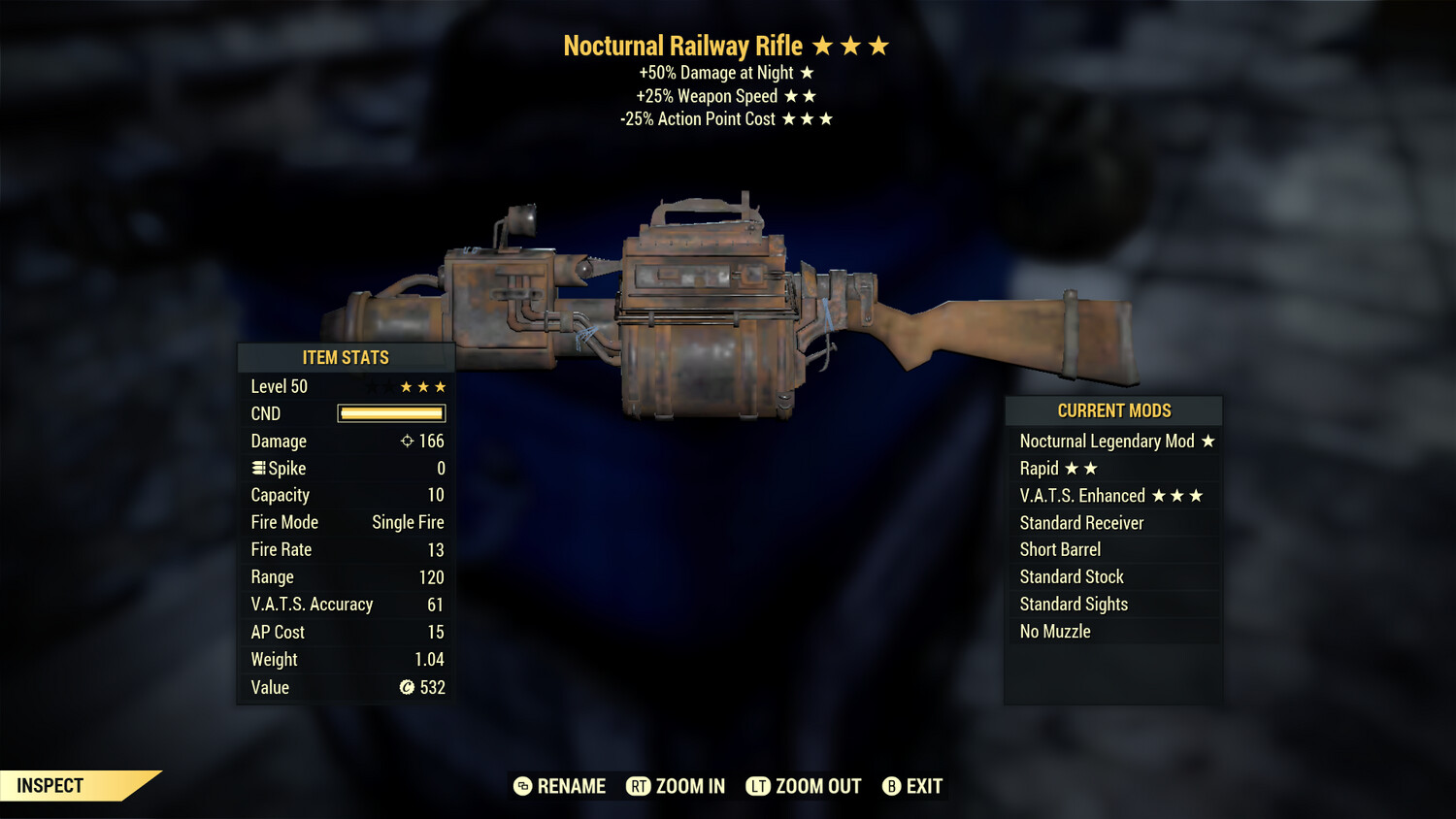
Task: Select the INSPECT tab
Action: 49,785
